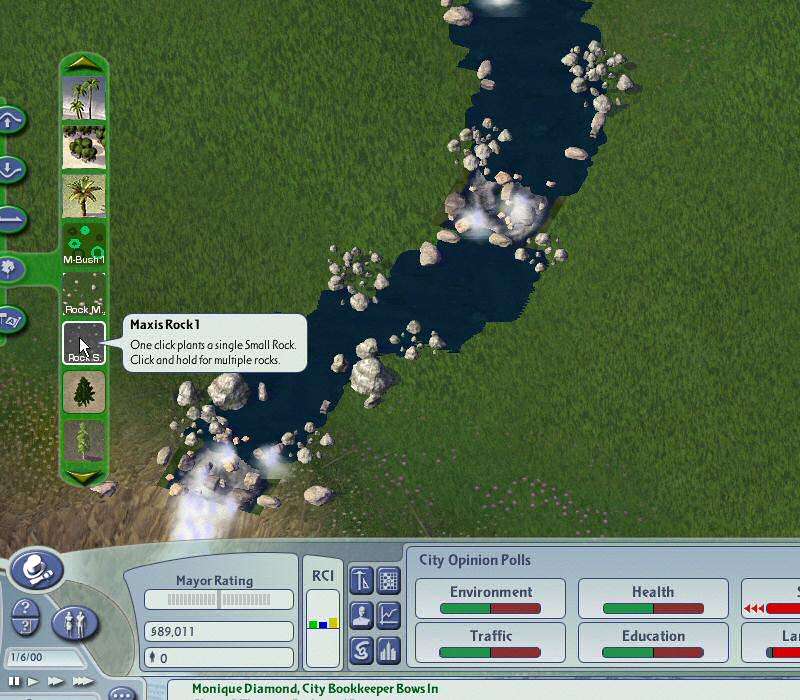
Task: Pause the simulation
Action: 15,681
